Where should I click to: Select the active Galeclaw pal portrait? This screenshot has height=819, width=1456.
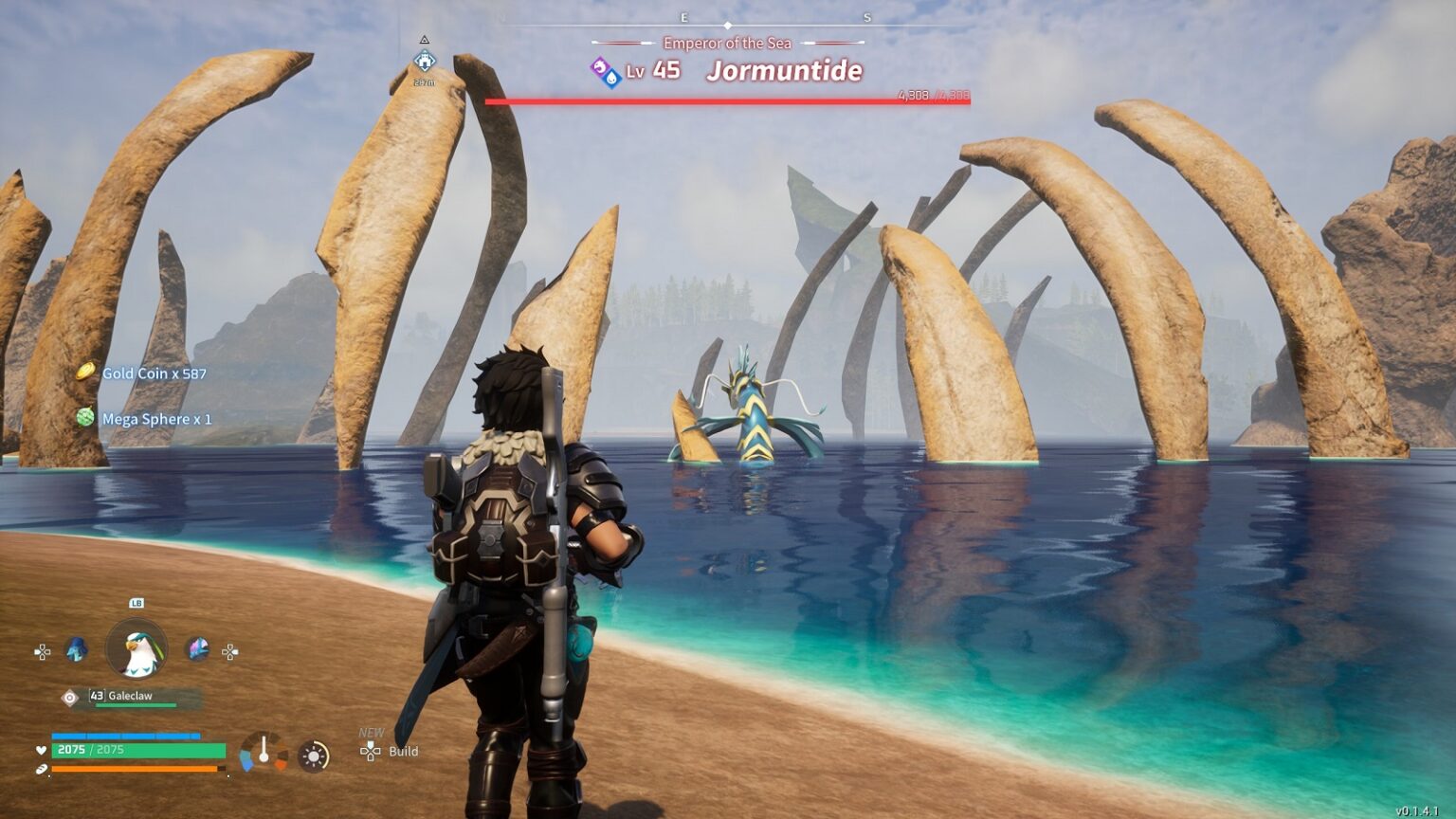pos(136,649)
